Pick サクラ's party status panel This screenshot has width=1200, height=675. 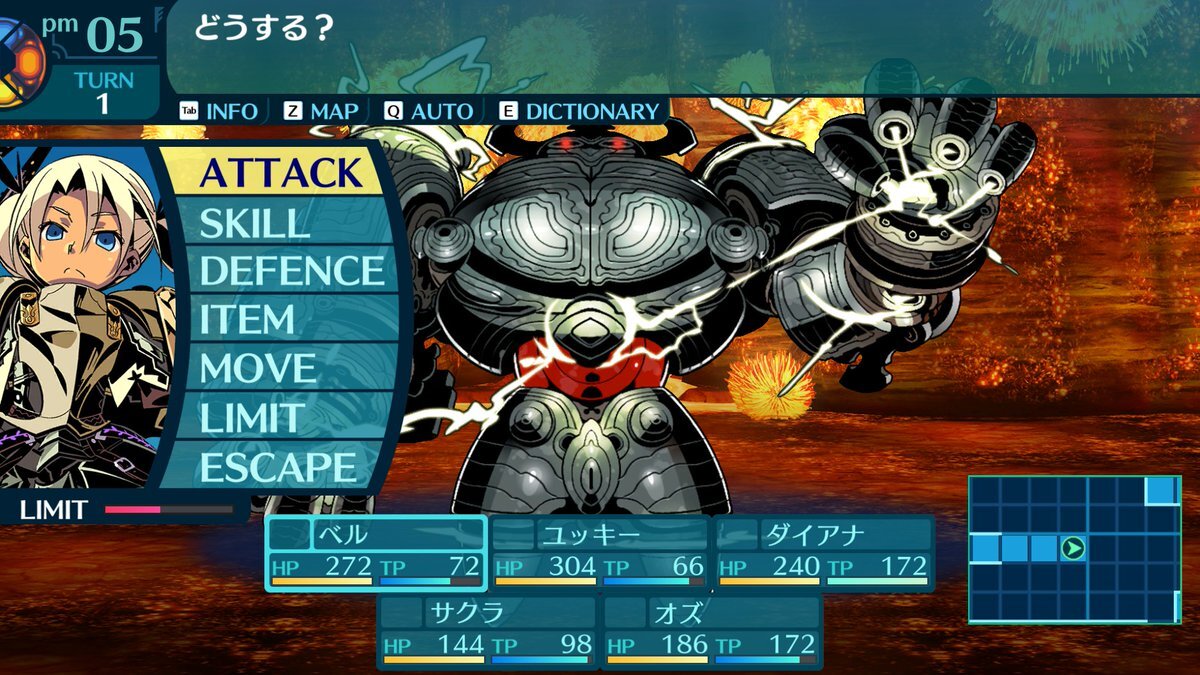[488, 631]
